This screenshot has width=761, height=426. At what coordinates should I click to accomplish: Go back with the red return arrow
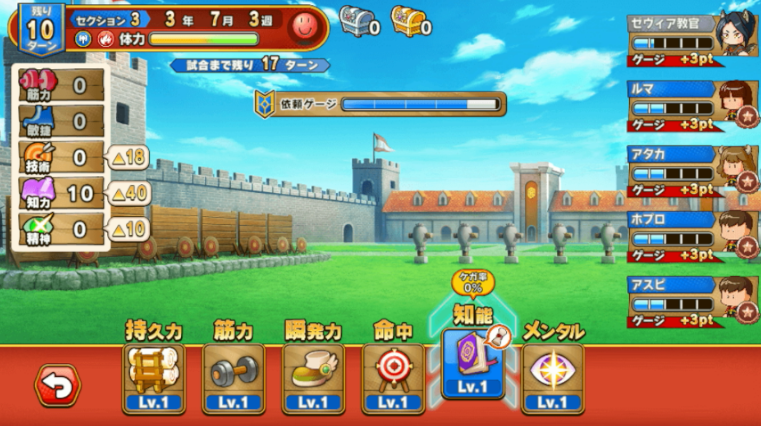57,386
